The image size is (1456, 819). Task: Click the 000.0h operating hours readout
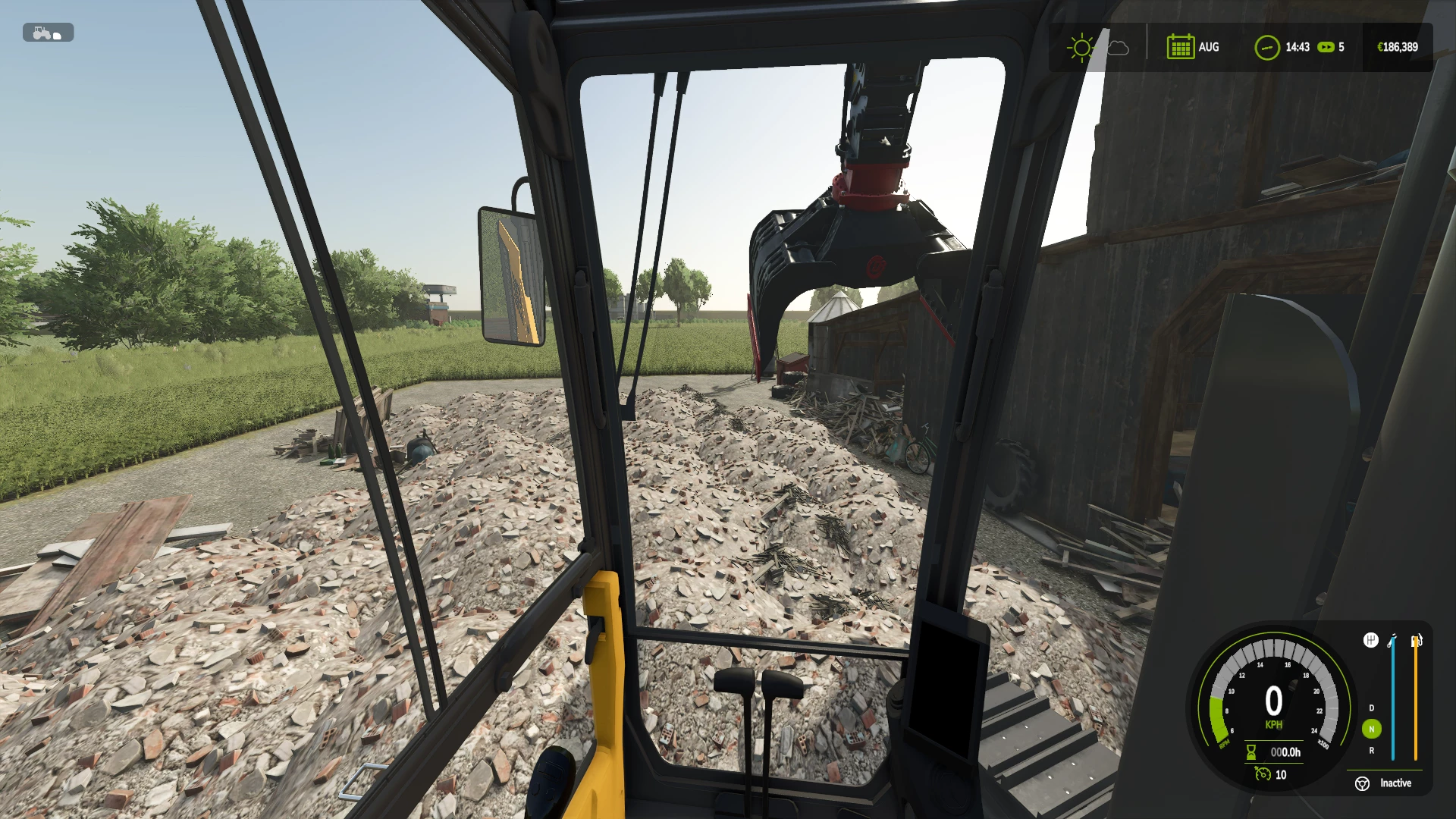[x=1285, y=752]
